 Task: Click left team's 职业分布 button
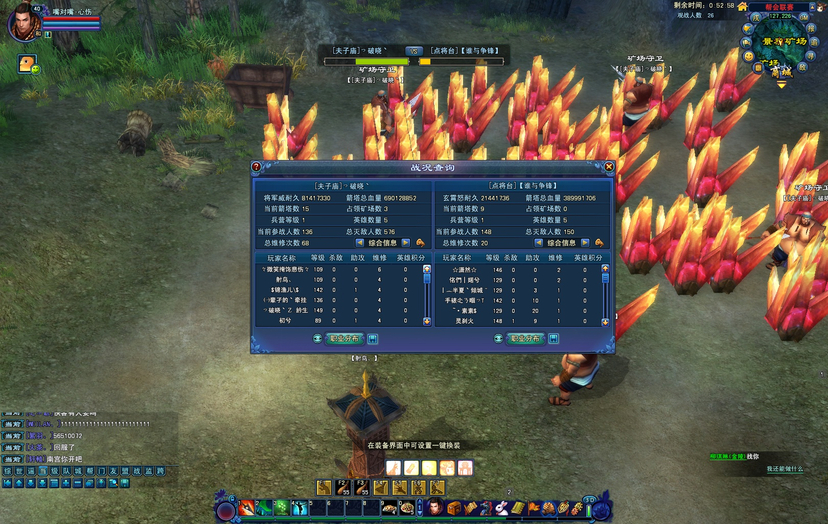click(x=343, y=339)
